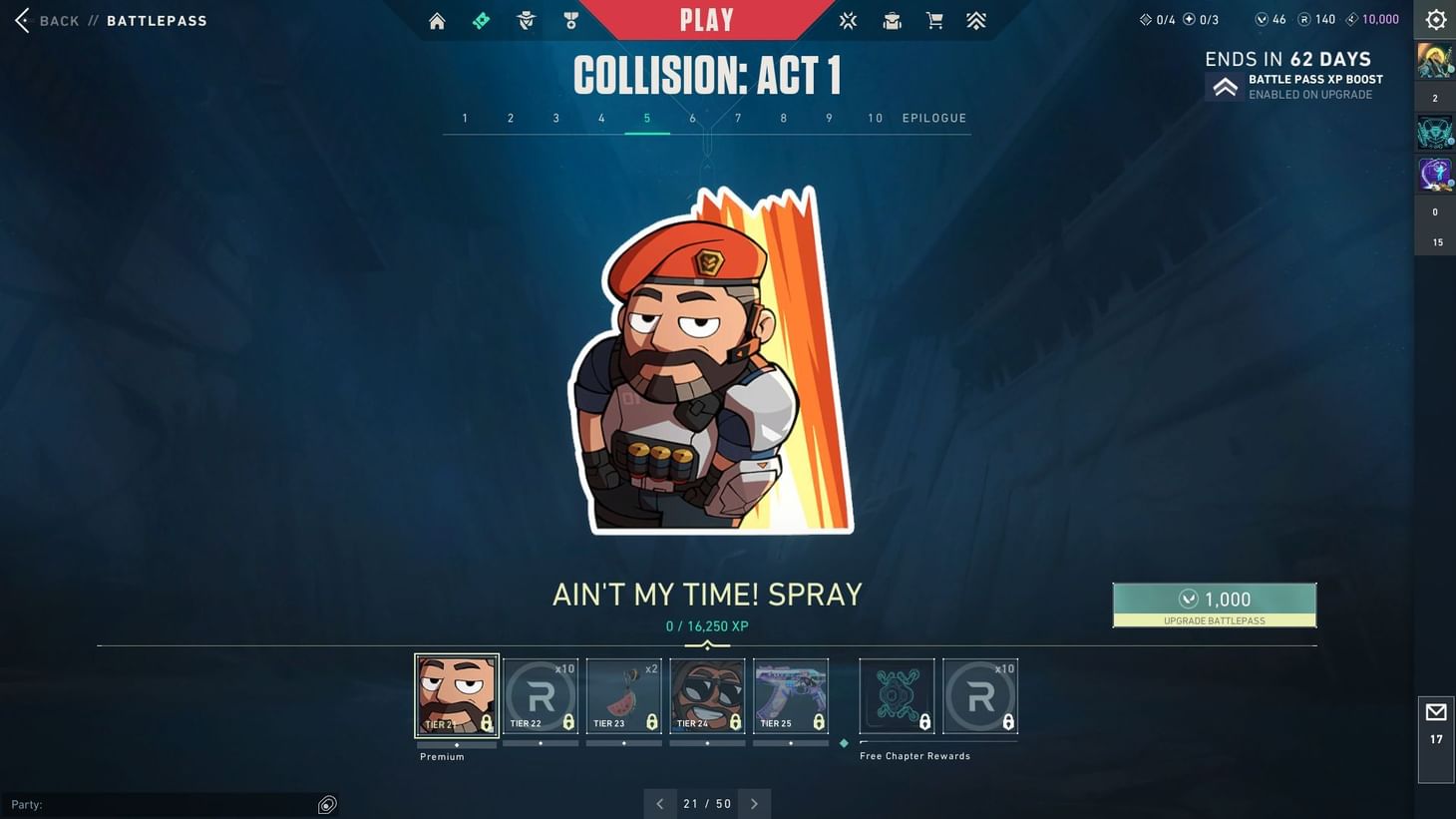Click the 16,250 XP progress bar
Viewport: 1456px width, 819px height.
pos(708,645)
